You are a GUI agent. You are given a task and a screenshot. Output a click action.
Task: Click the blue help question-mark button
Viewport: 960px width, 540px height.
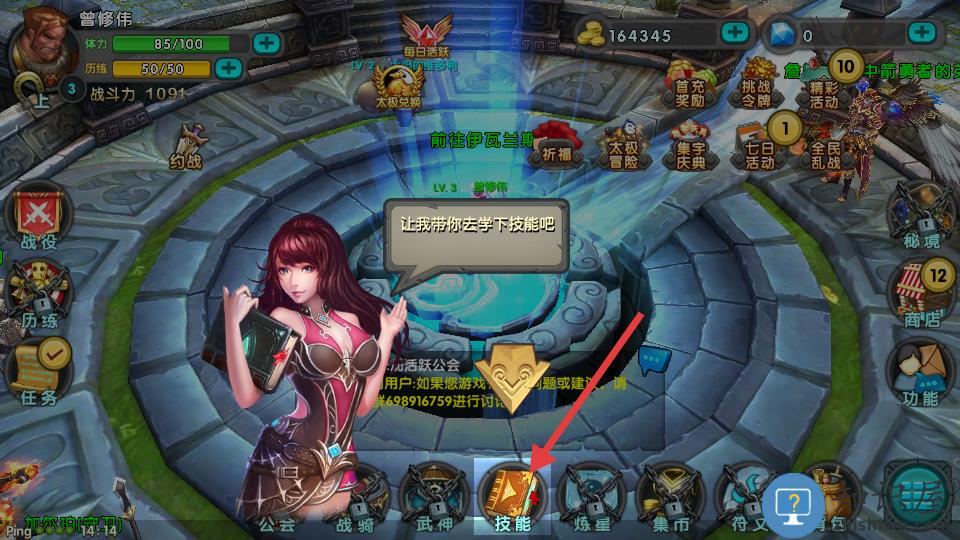[793, 503]
